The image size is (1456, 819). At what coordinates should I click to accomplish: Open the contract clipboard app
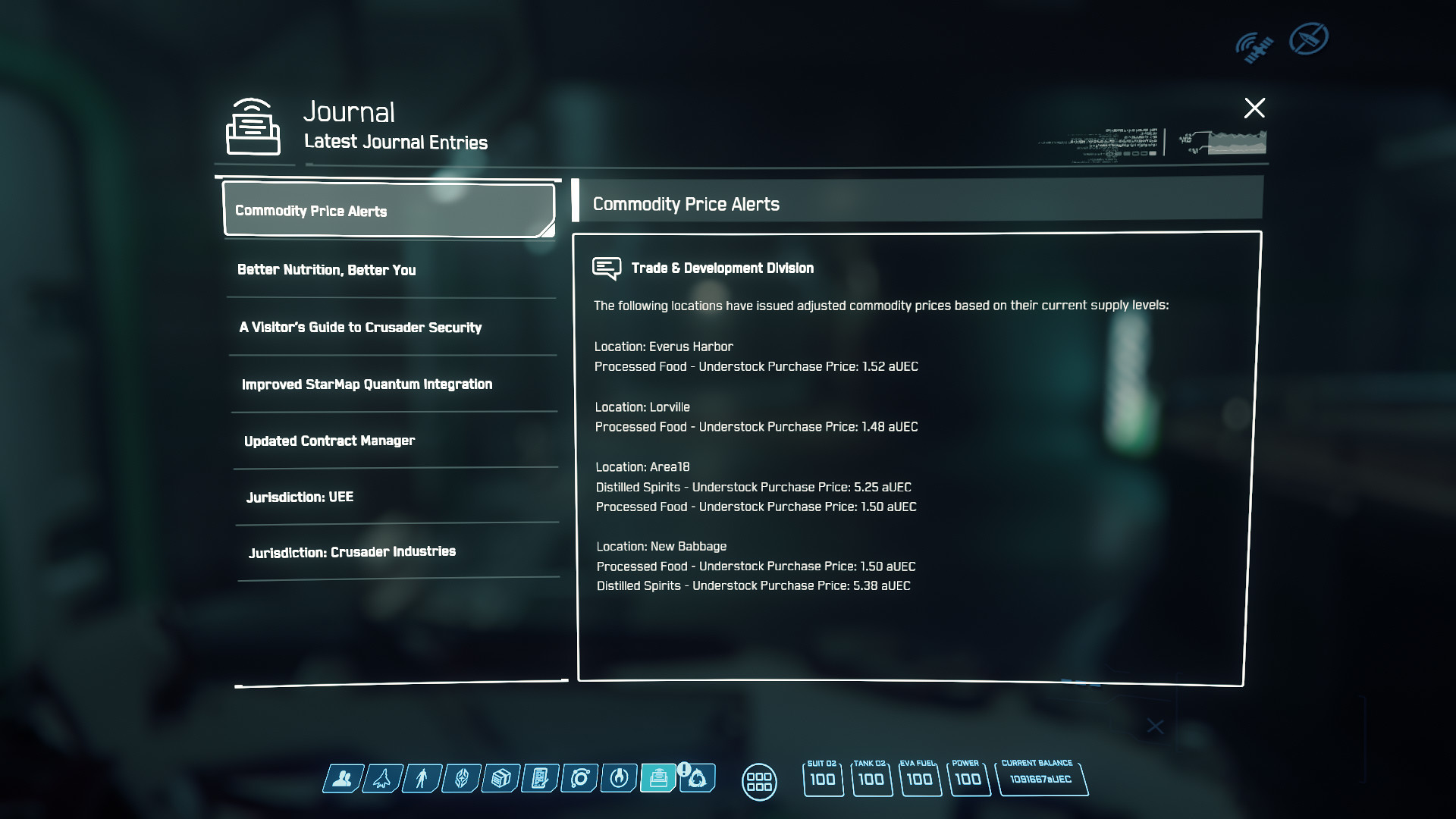click(539, 779)
